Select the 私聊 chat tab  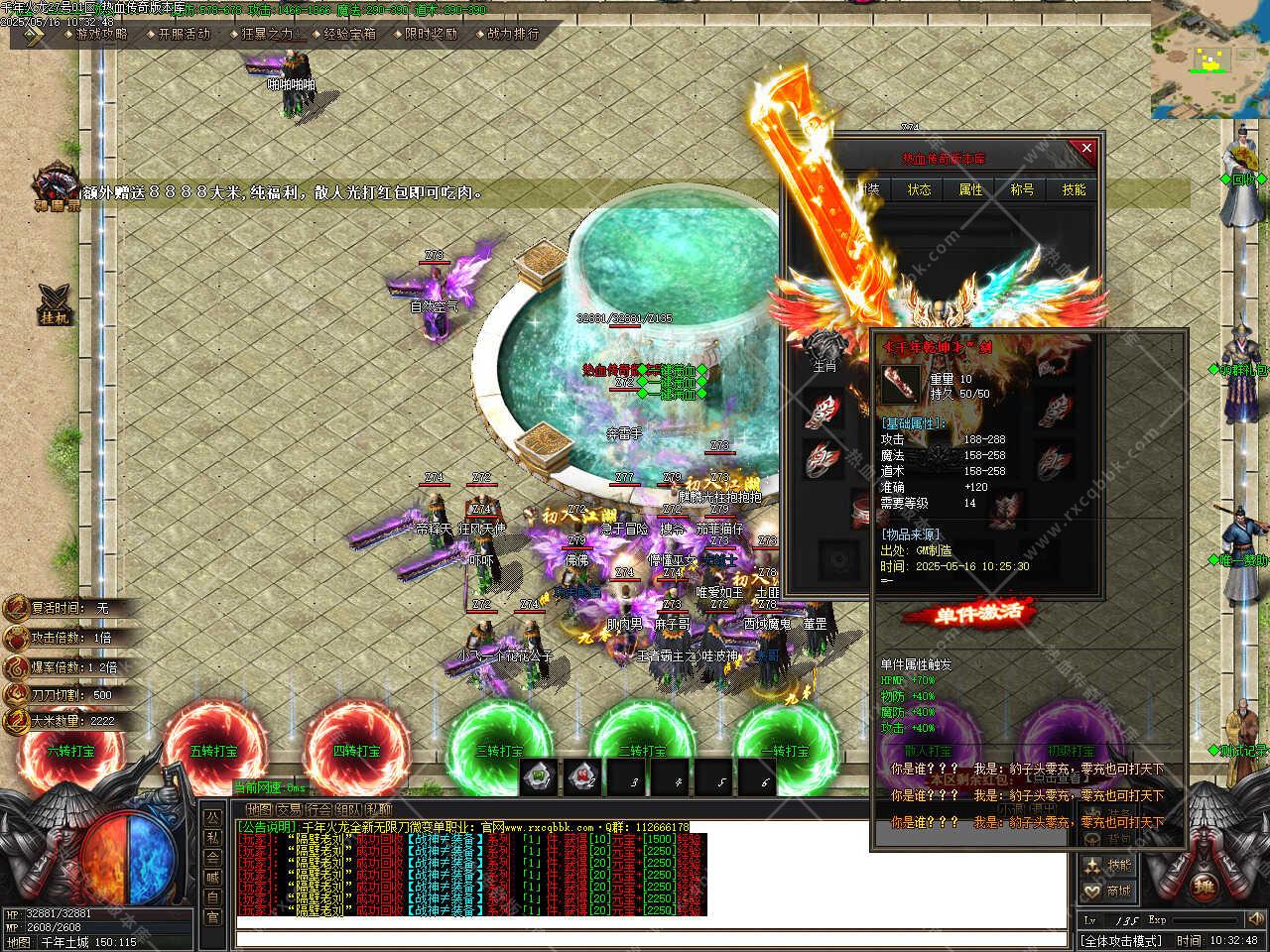click(x=376, y=808)
